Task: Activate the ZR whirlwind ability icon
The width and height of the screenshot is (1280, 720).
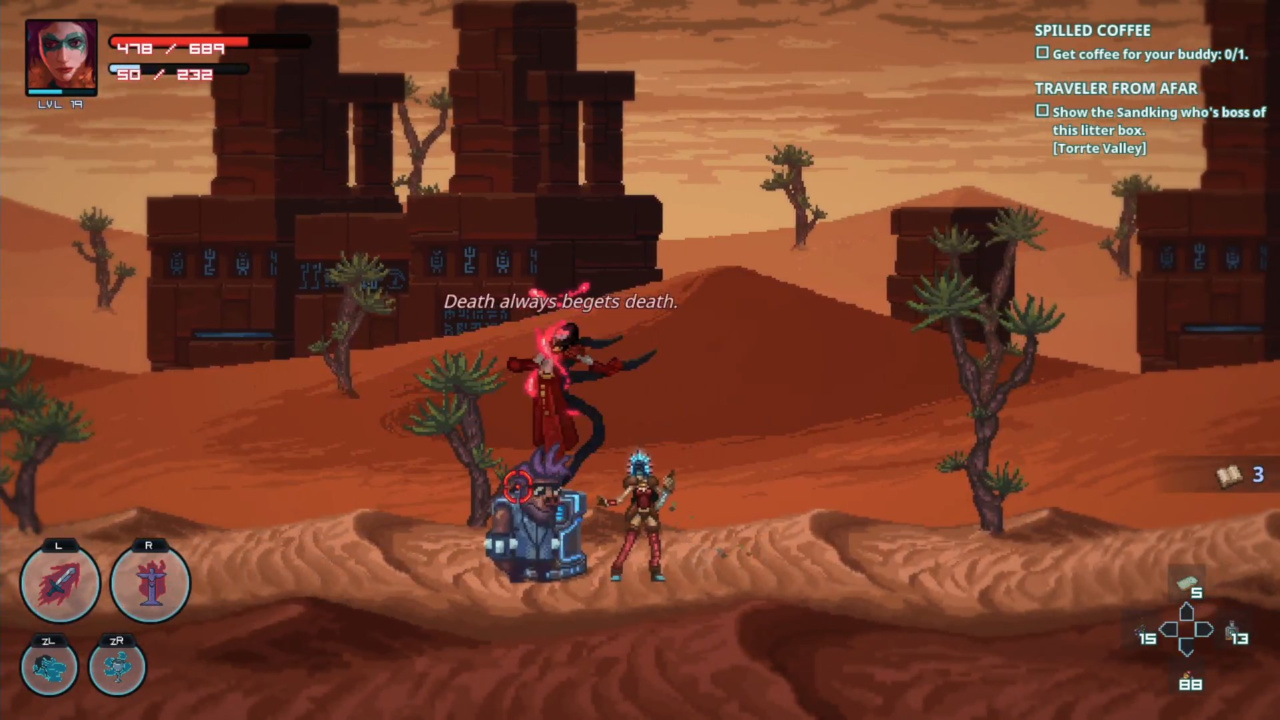Action: pyautogui.click(x=117, y=665)
